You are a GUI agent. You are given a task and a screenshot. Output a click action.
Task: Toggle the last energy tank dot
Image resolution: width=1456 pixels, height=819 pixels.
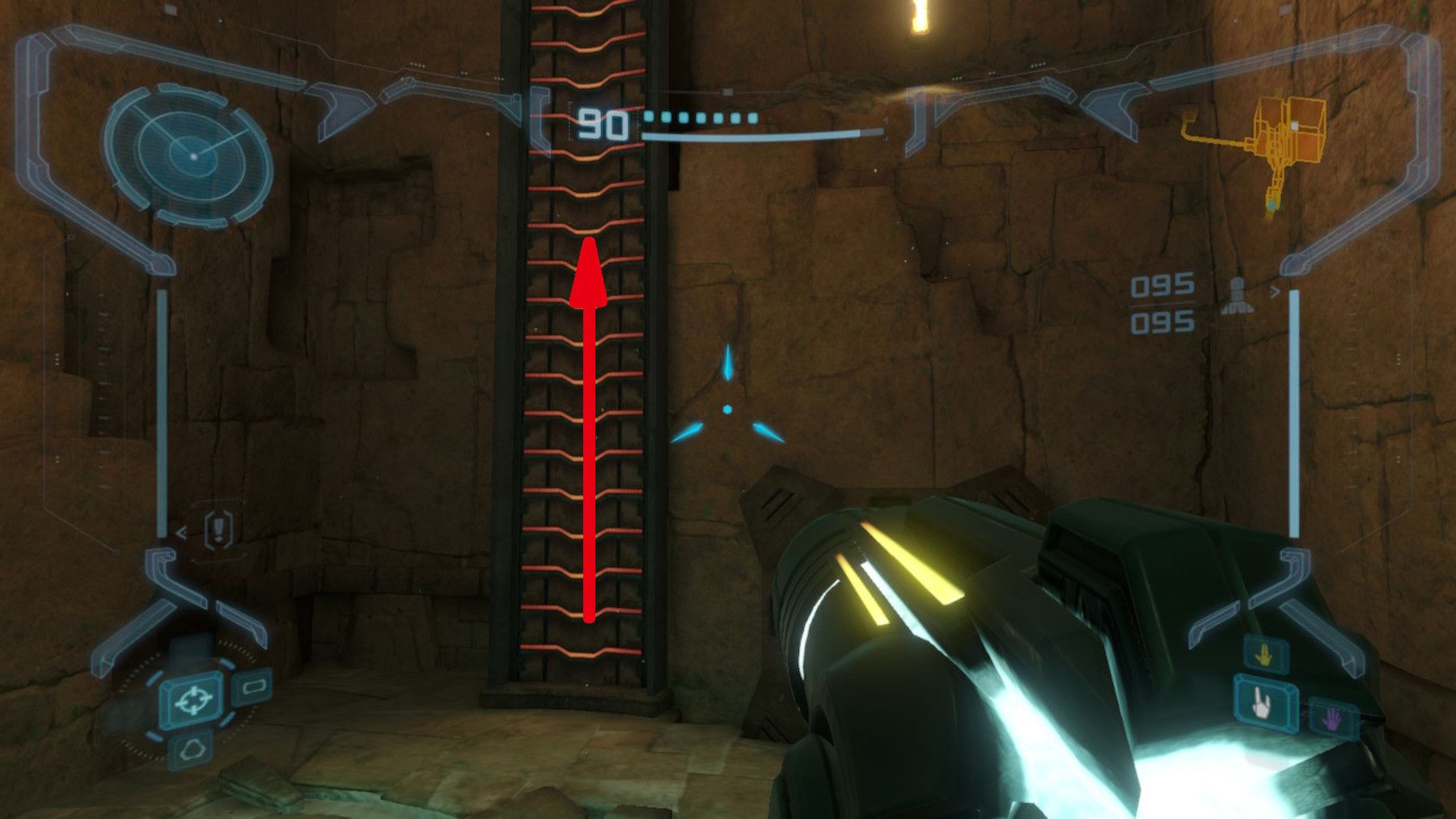click(752, 118)
